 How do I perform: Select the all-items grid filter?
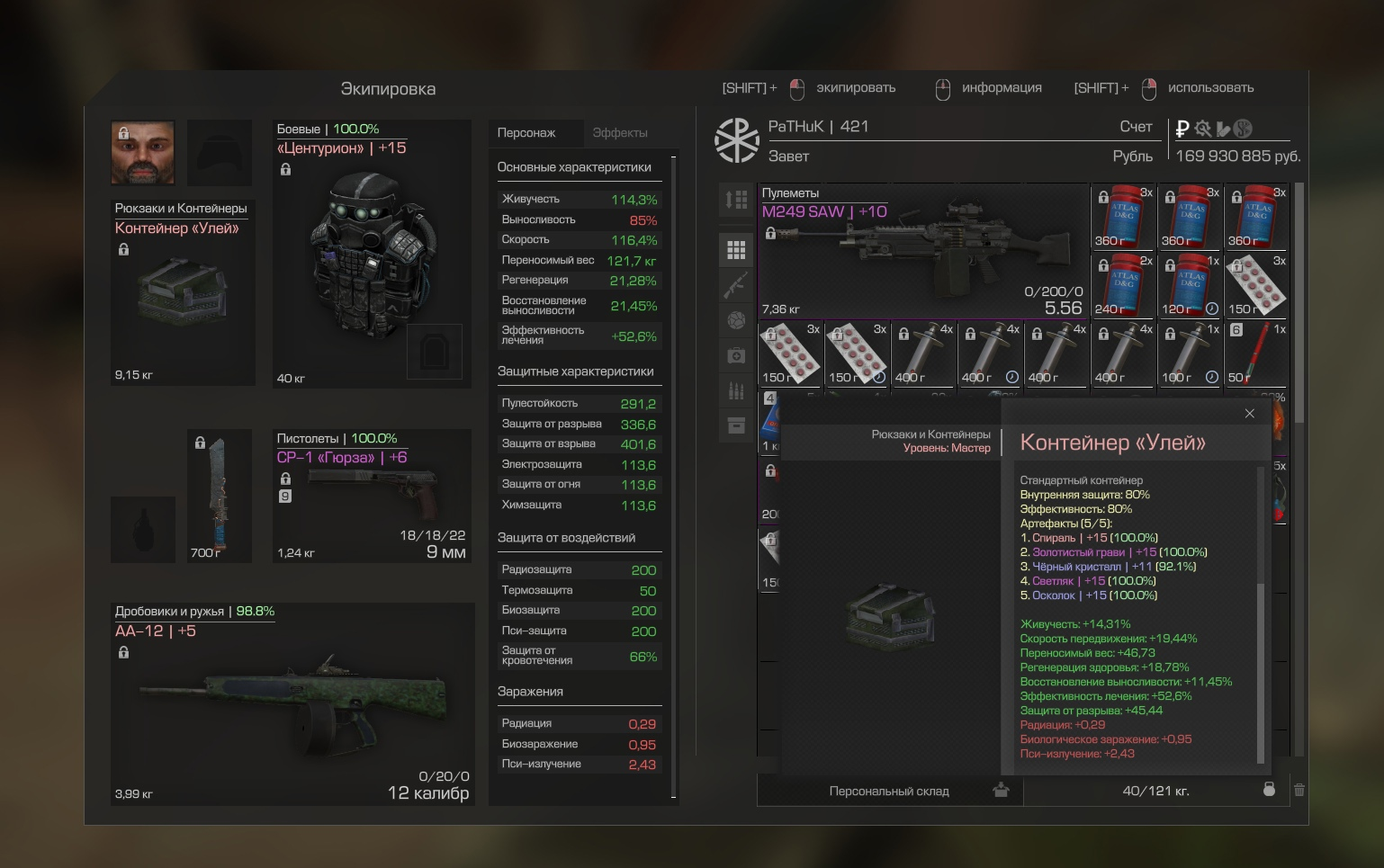736,250
